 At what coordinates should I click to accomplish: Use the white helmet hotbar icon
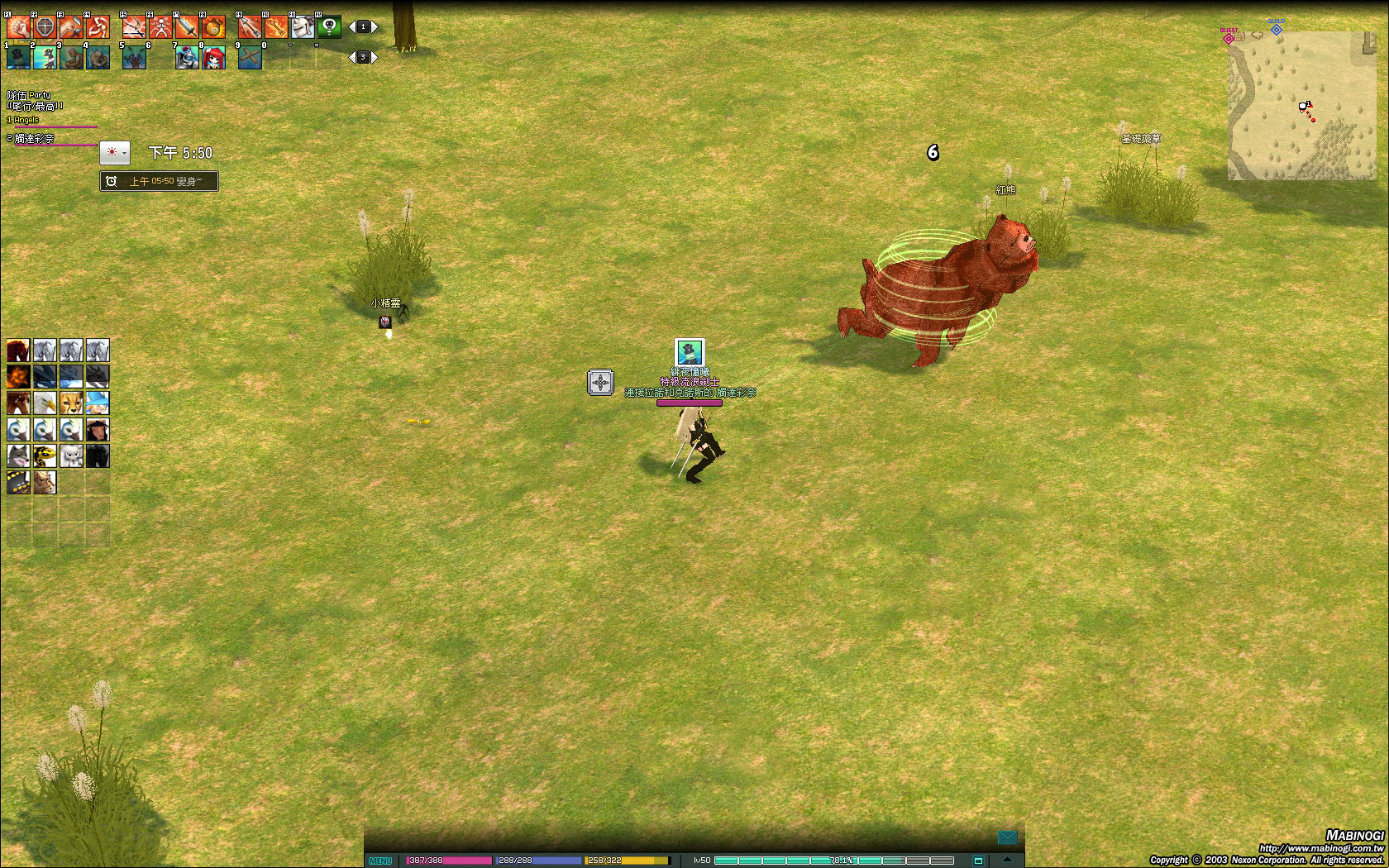303,27
